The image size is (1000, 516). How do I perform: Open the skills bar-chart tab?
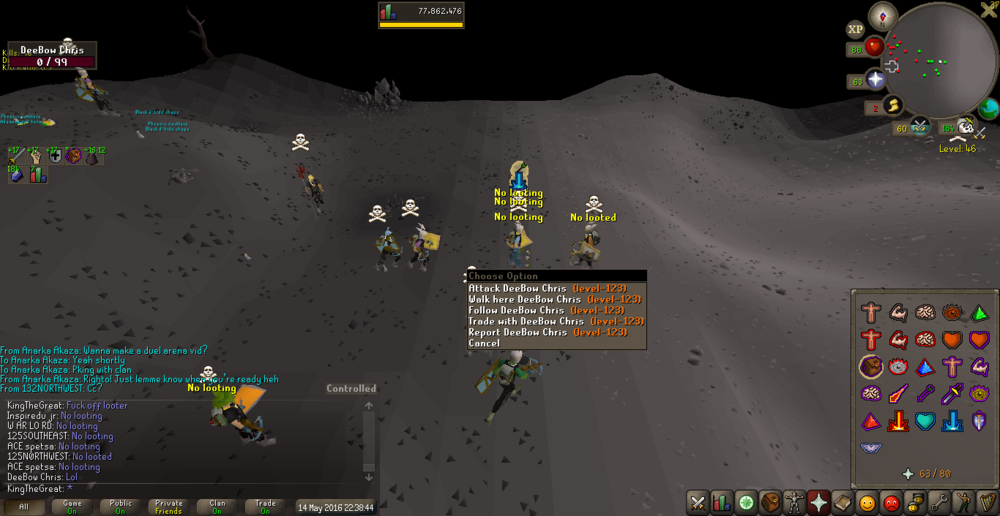(x=721, y=502)
